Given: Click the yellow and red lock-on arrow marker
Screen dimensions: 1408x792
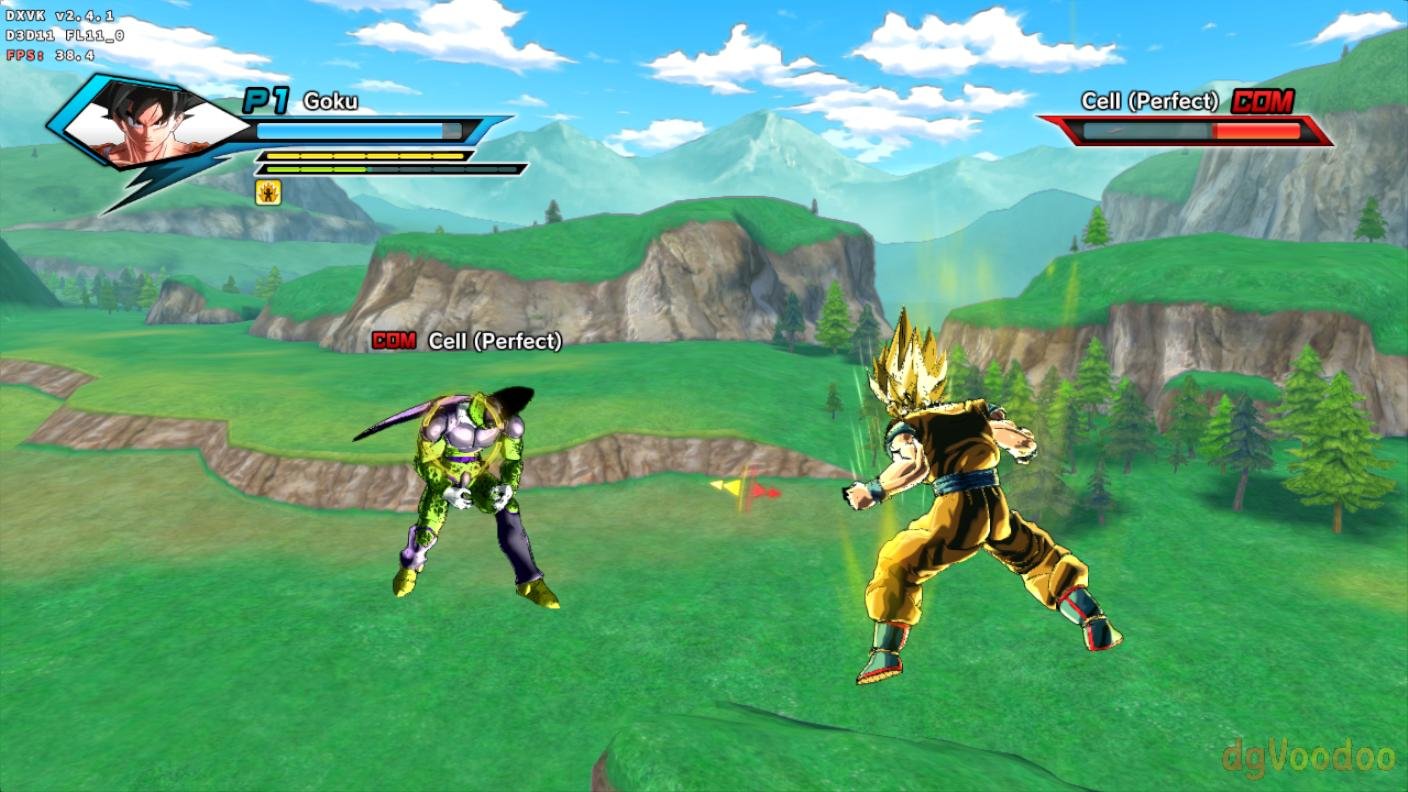Looking at the screenshot, I should pos(746,489).
